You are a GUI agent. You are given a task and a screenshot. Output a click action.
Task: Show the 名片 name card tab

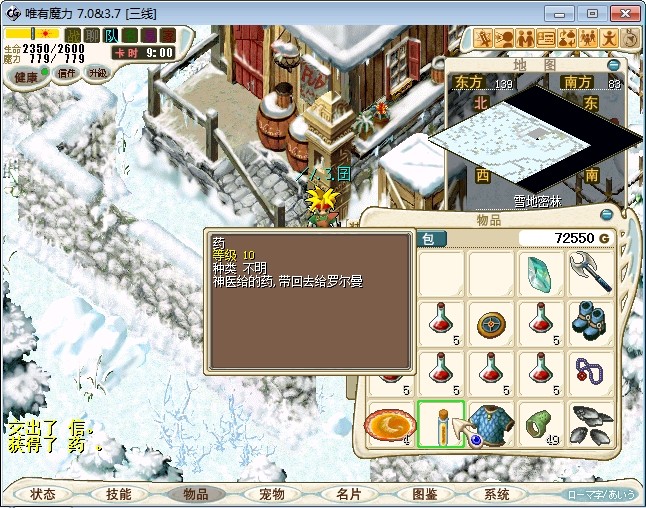pos(348,494)
